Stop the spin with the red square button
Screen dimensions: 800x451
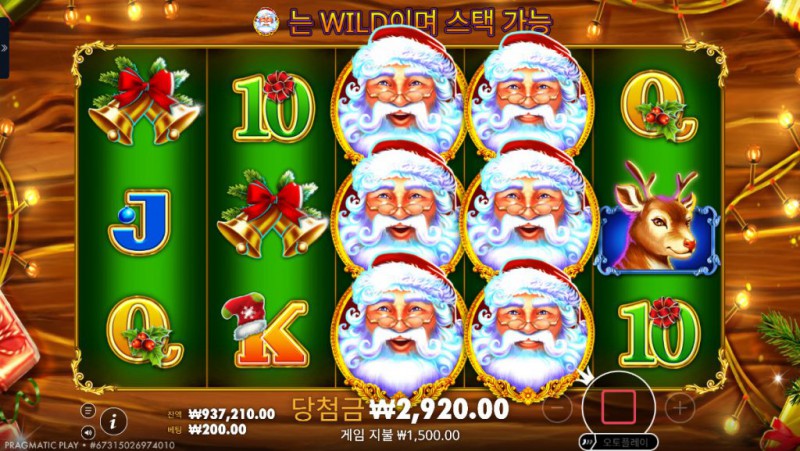(617, 406)
